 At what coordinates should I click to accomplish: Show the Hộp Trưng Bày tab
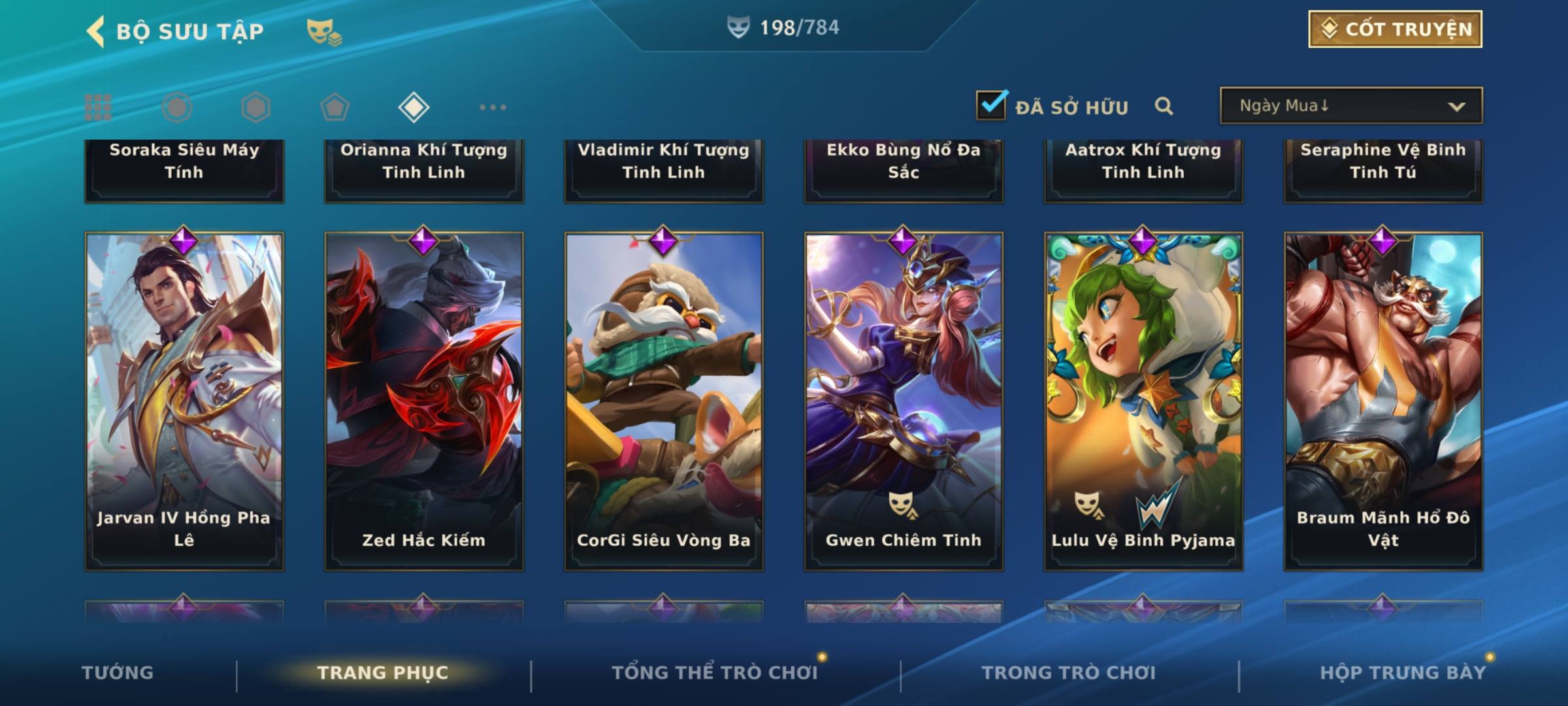(x=1403, y=673)
